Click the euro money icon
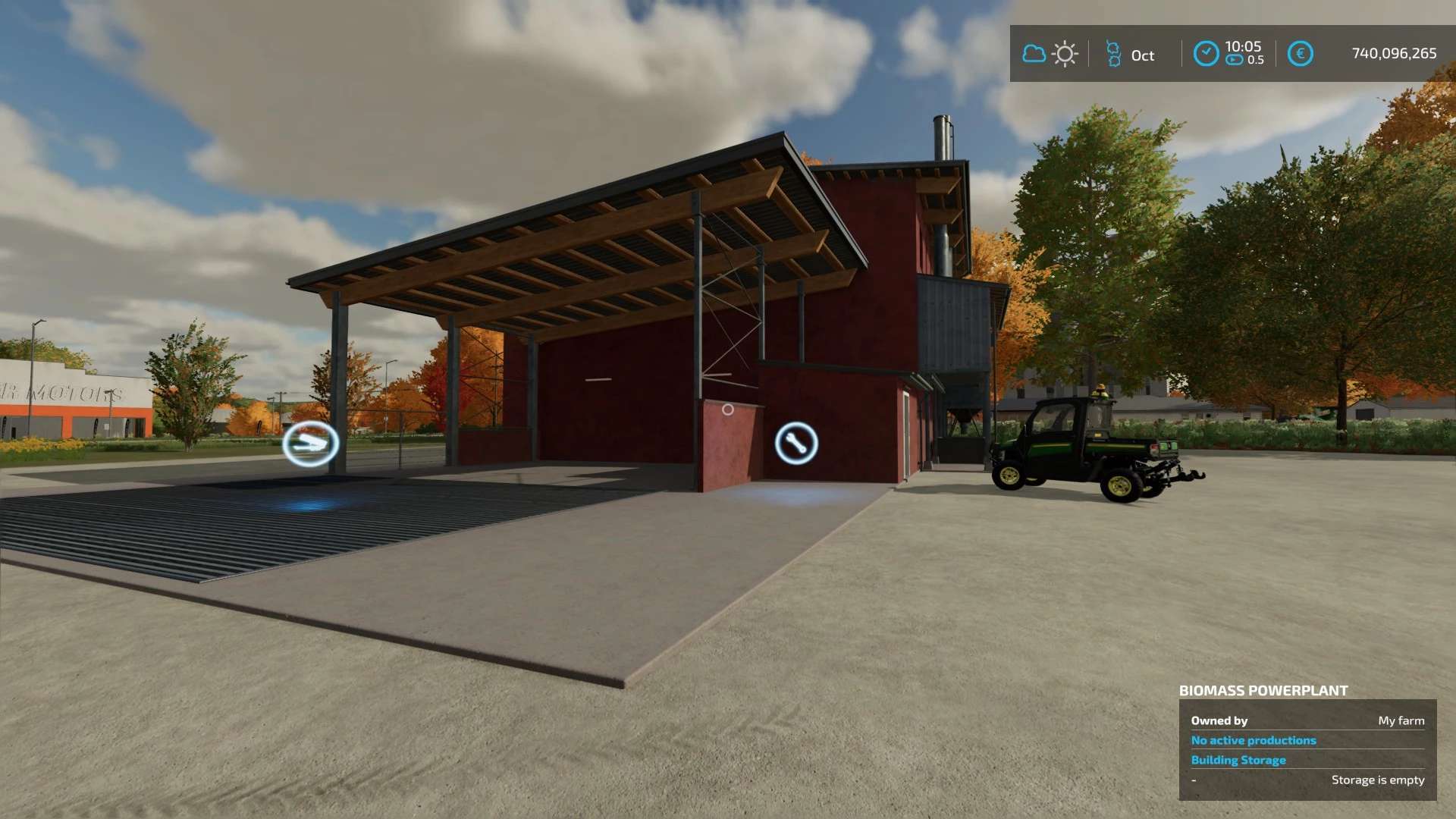 [1300, 54]
